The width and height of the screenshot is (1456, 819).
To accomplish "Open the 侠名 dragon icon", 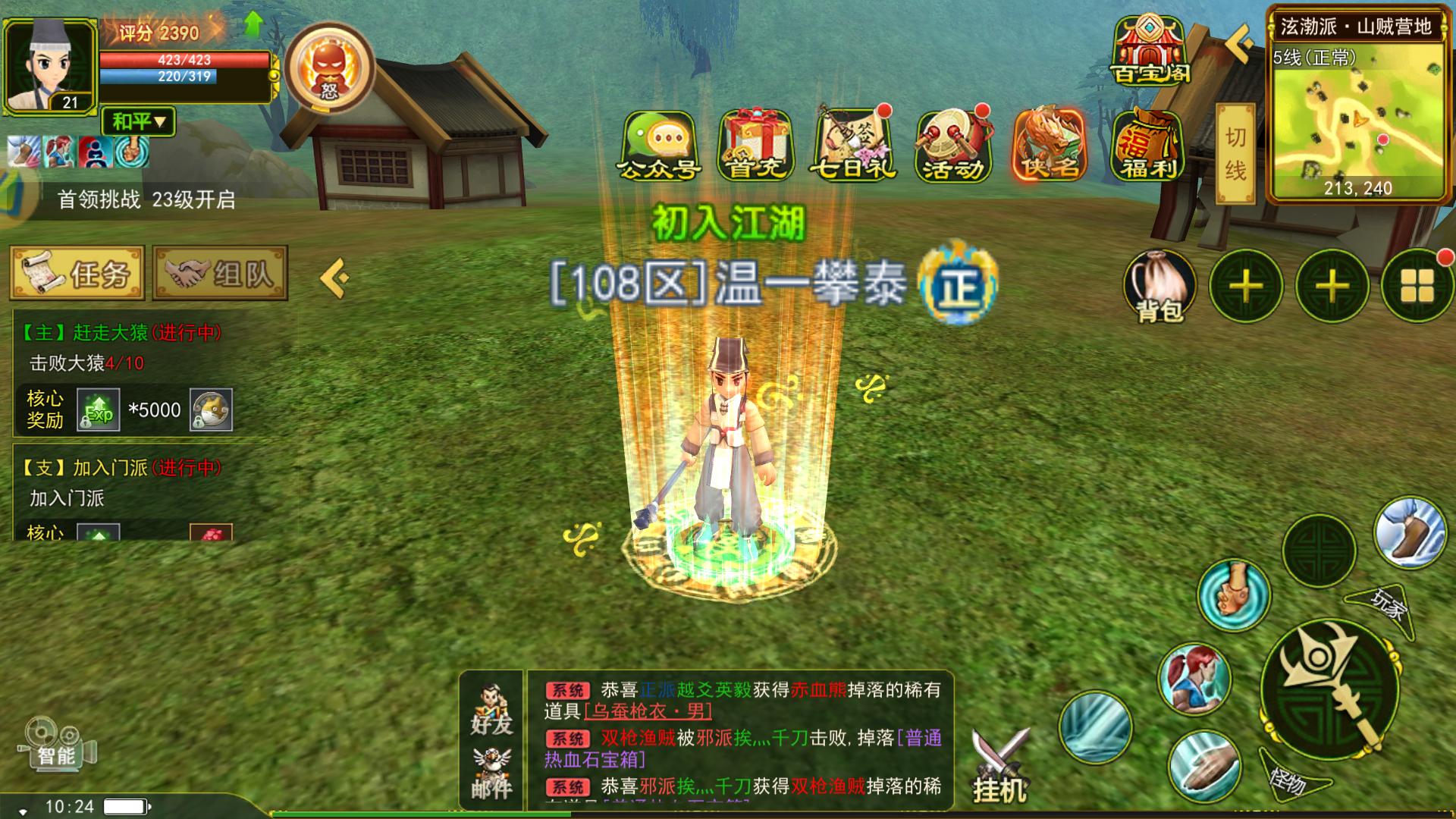I will [x=1051, y=144].
